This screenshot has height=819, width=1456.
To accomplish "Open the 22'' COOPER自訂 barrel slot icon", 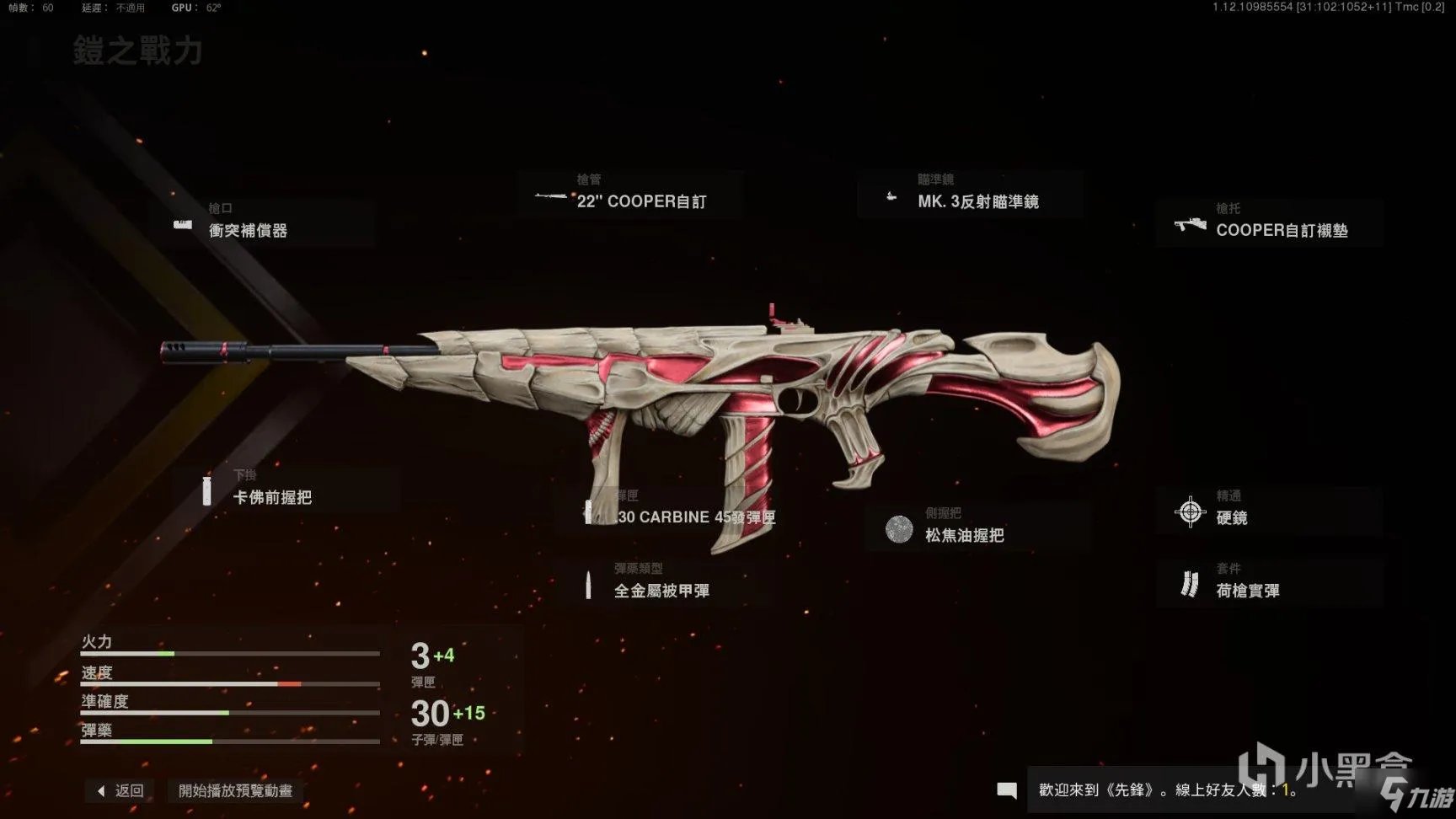I will 549,195.
